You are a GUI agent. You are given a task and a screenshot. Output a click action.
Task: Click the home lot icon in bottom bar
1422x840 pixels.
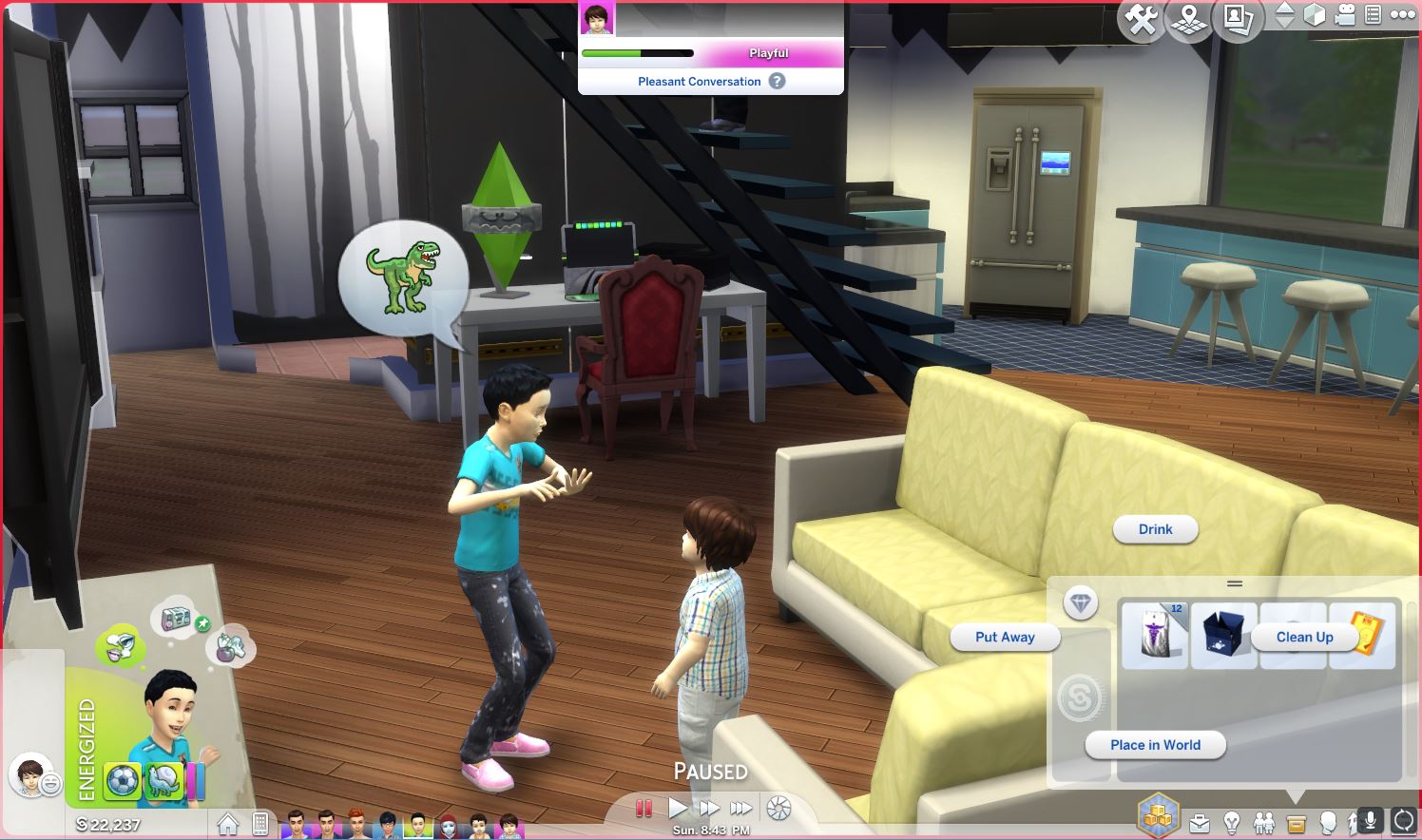coord(228,824)
